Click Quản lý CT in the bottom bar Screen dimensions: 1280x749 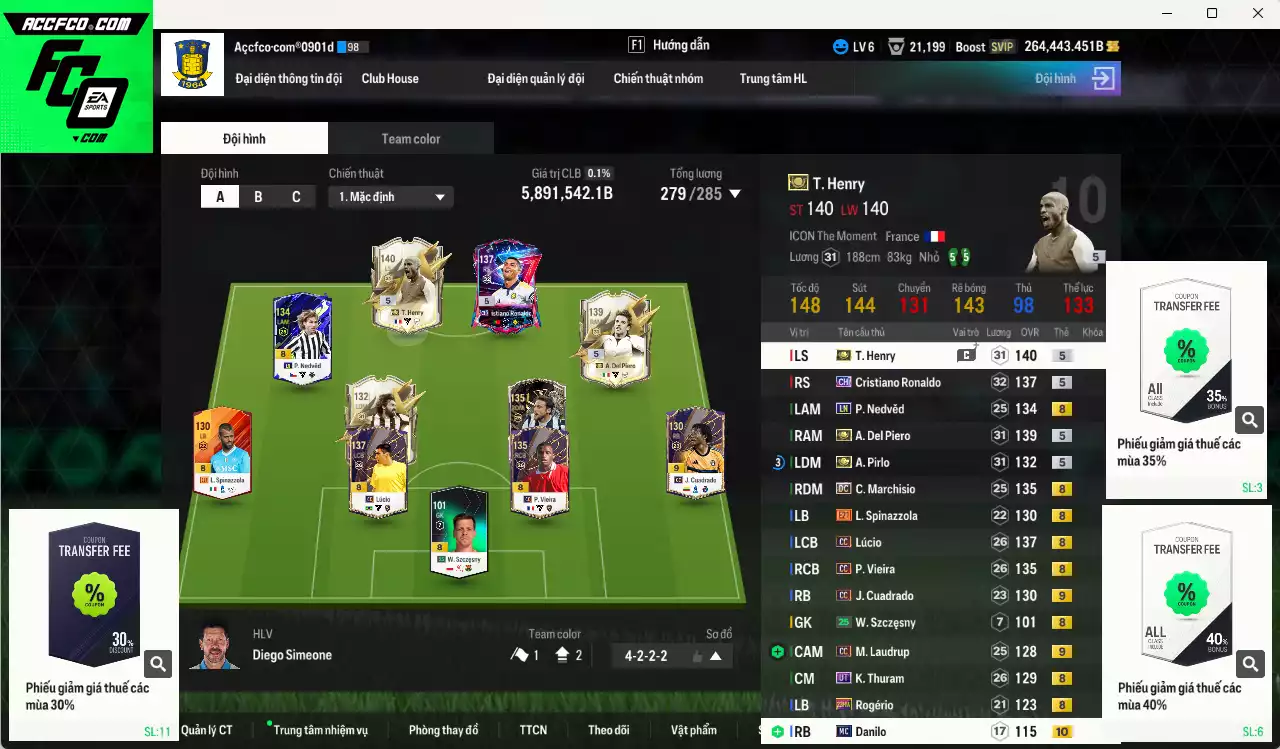207,730
